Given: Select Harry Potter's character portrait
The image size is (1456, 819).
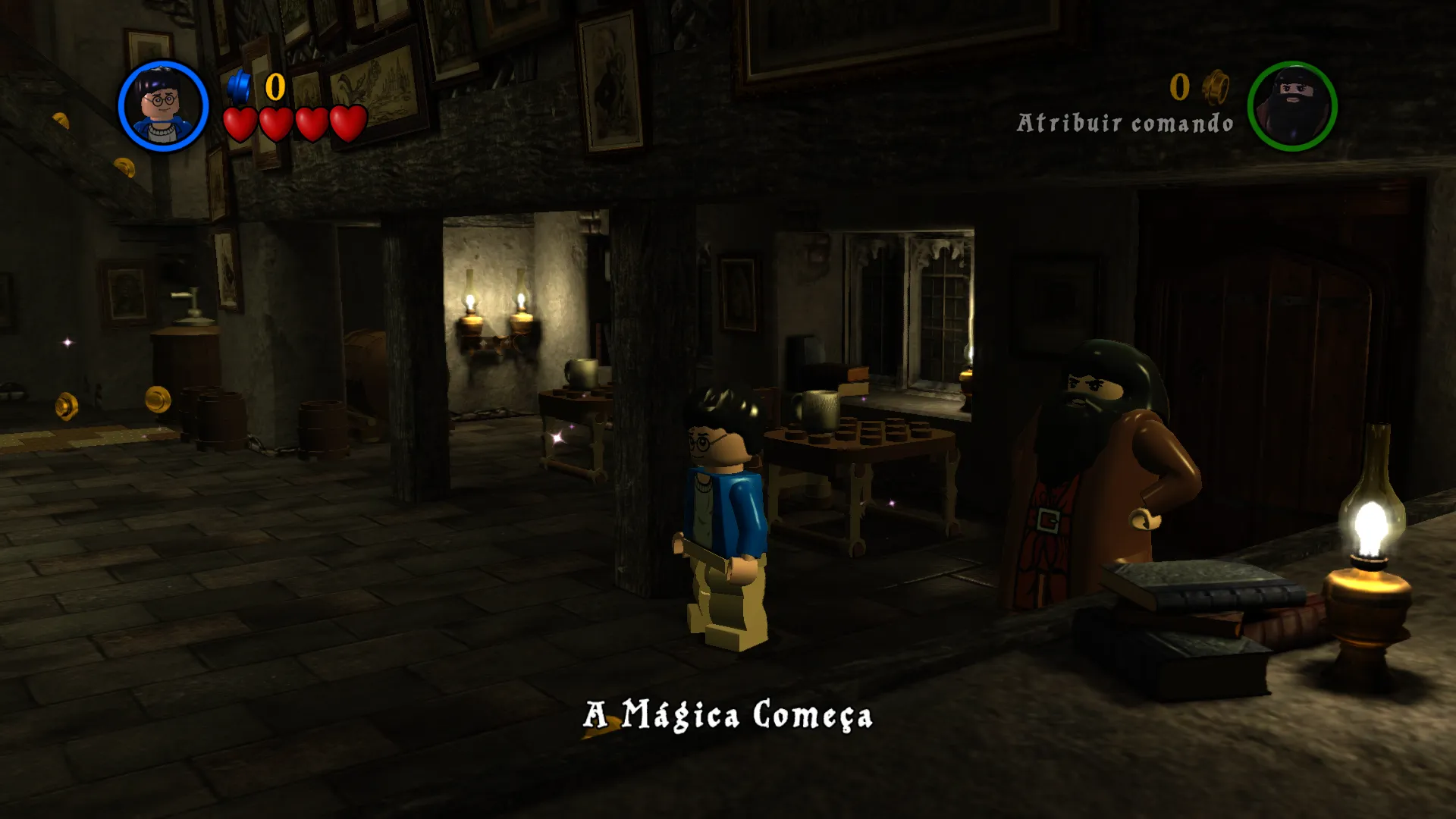Looking at the screenshot, I should tap(163, 106).
